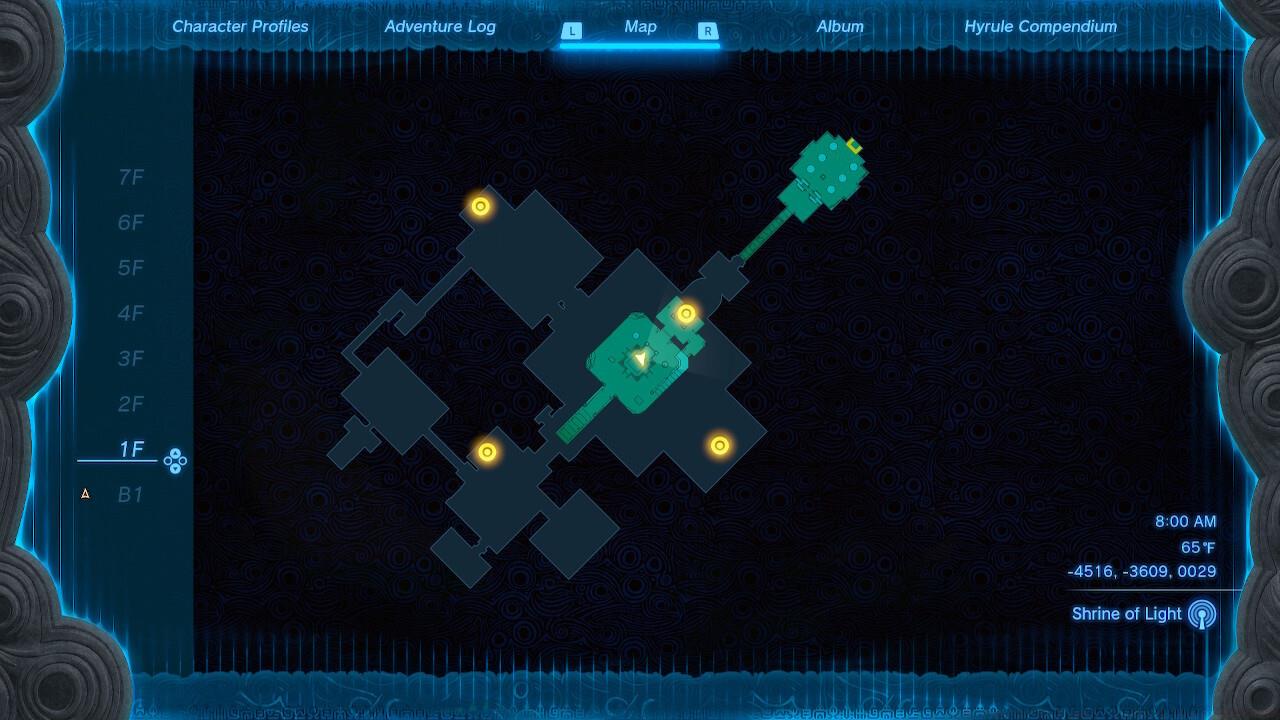1280x720 pixels.
Task: Click the yellow marker beside the green room
Action: (685, 314)
